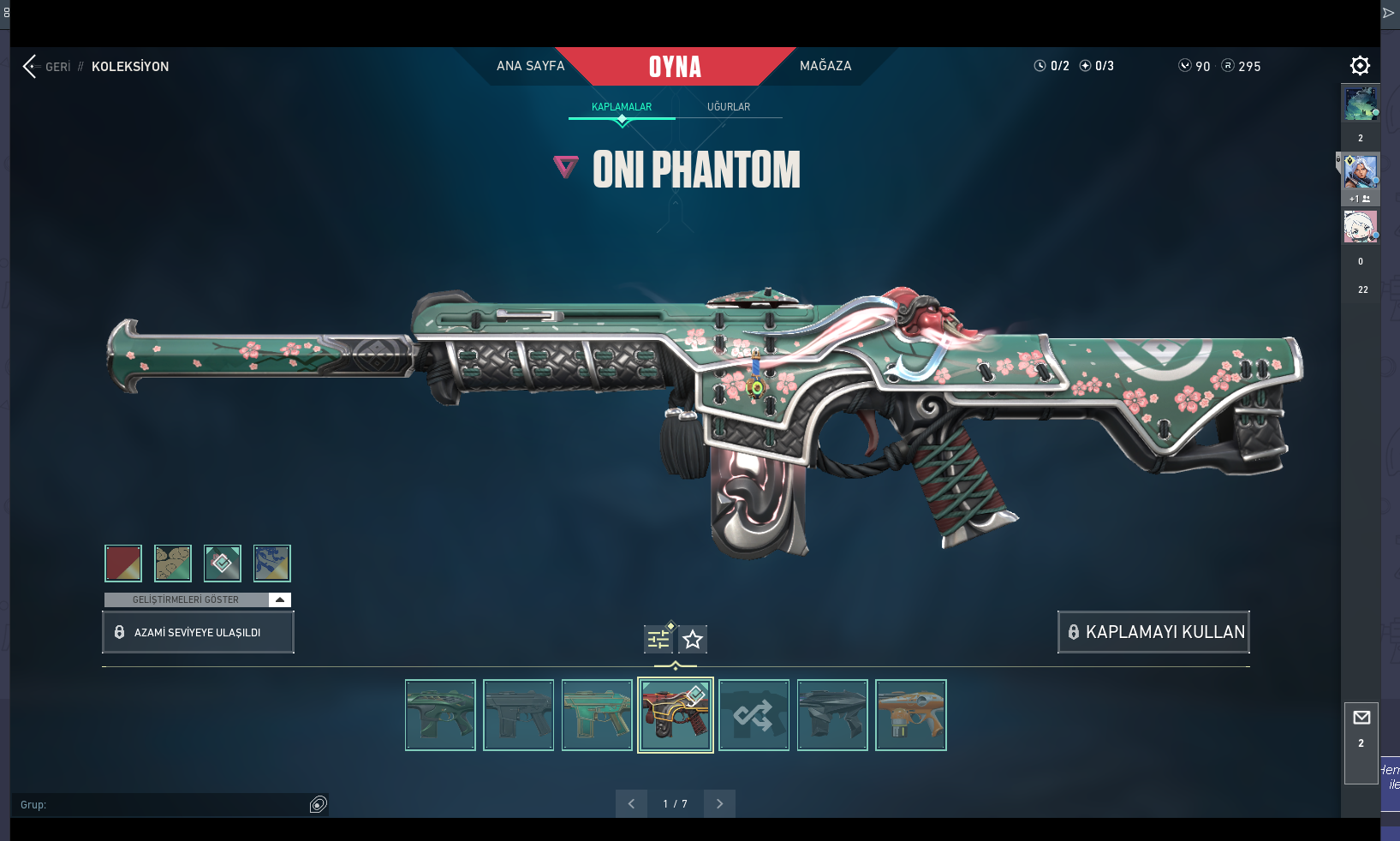Image resolution: width=1400 pixels, height=841 pixels.
Task: Go to the next skin page
Action: point(719,803)
